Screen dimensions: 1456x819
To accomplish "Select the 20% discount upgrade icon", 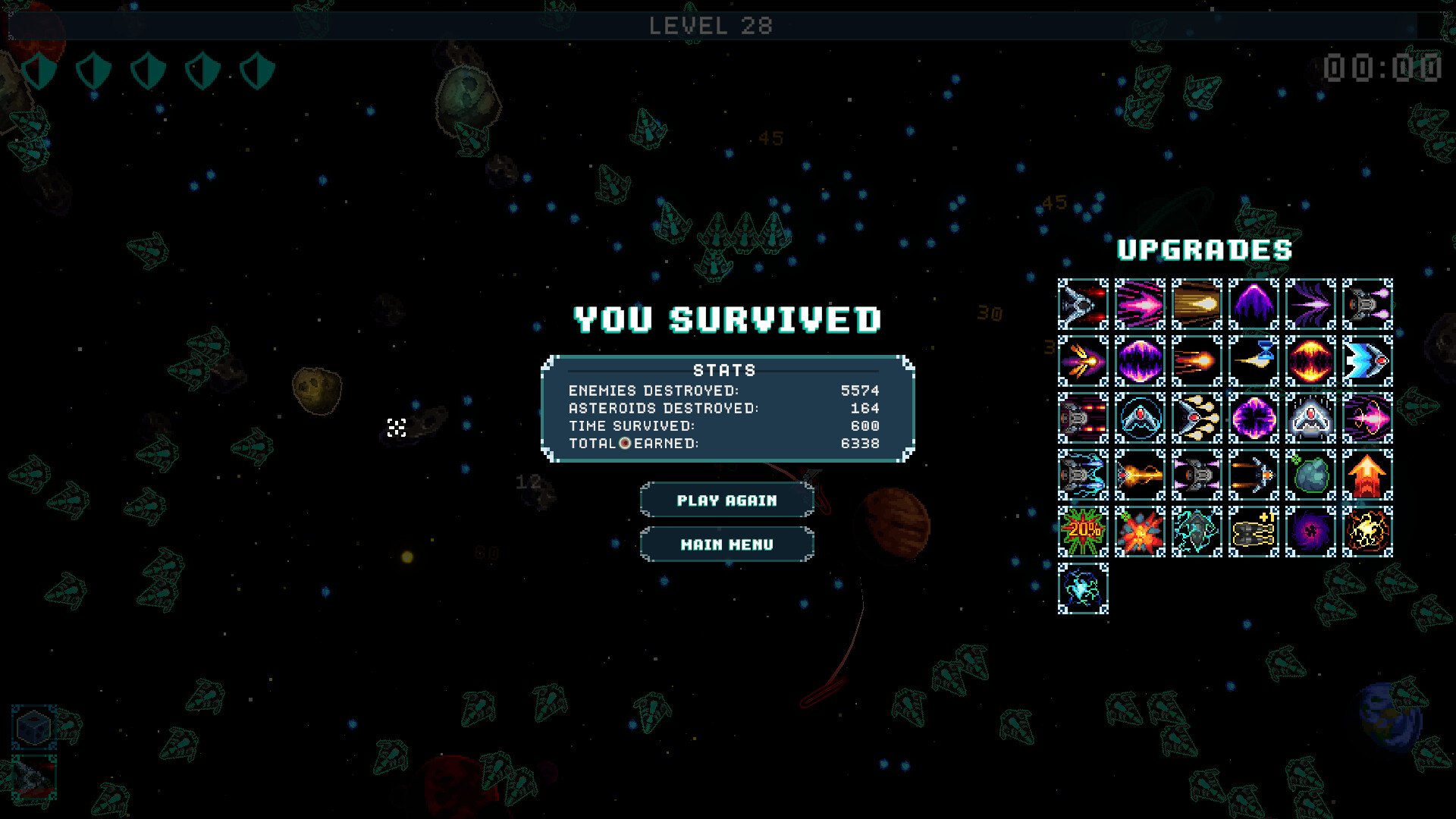I will tap(1083, 531).
